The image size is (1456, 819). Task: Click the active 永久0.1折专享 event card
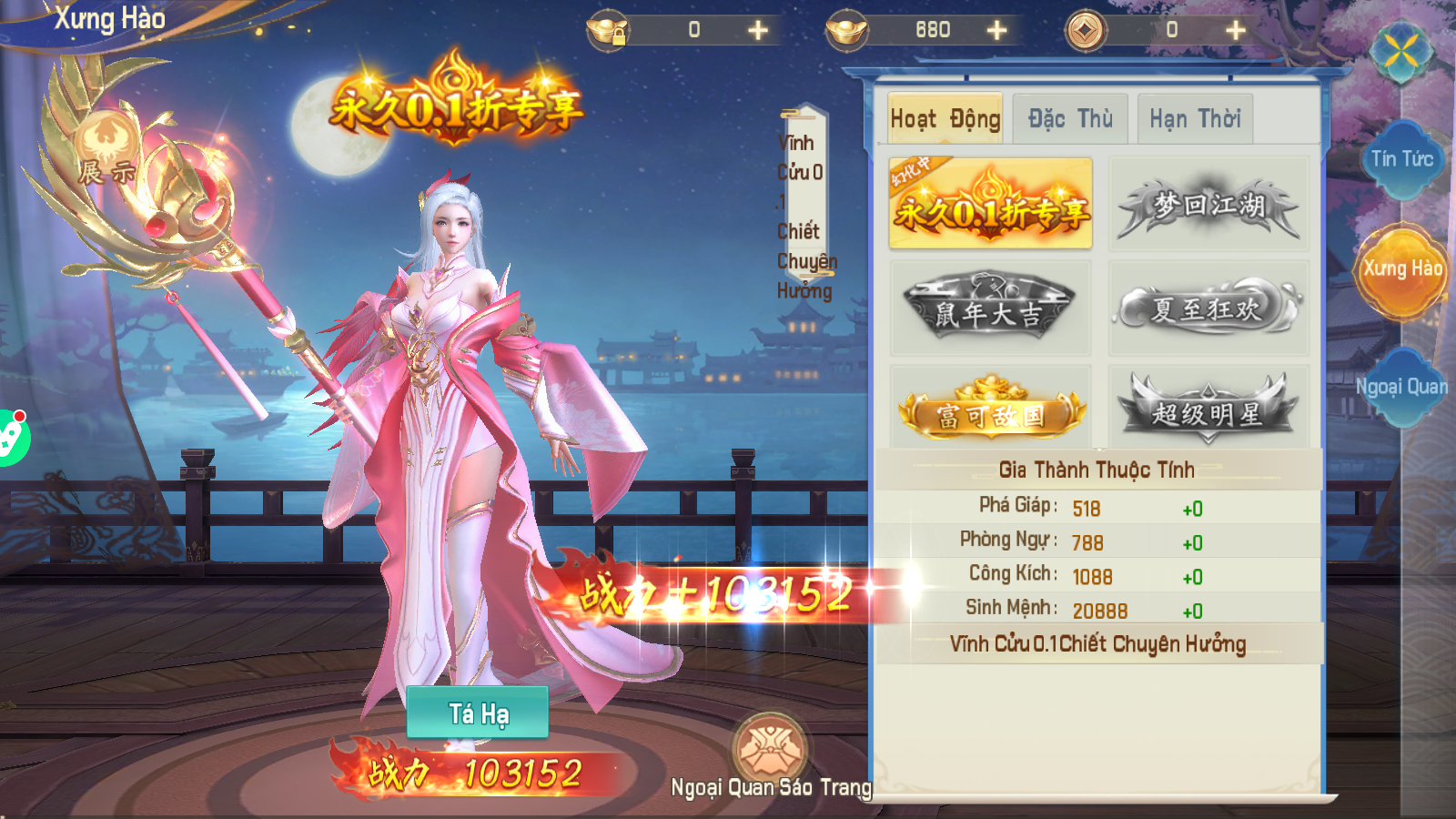pos(991,203)
